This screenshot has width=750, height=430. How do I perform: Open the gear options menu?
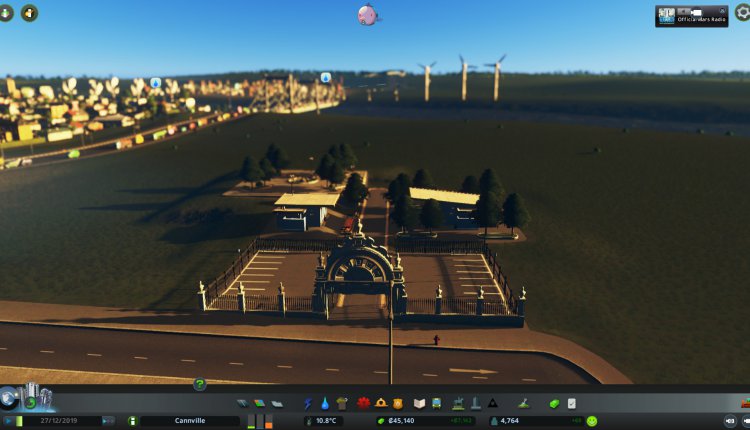pos(741,13)
